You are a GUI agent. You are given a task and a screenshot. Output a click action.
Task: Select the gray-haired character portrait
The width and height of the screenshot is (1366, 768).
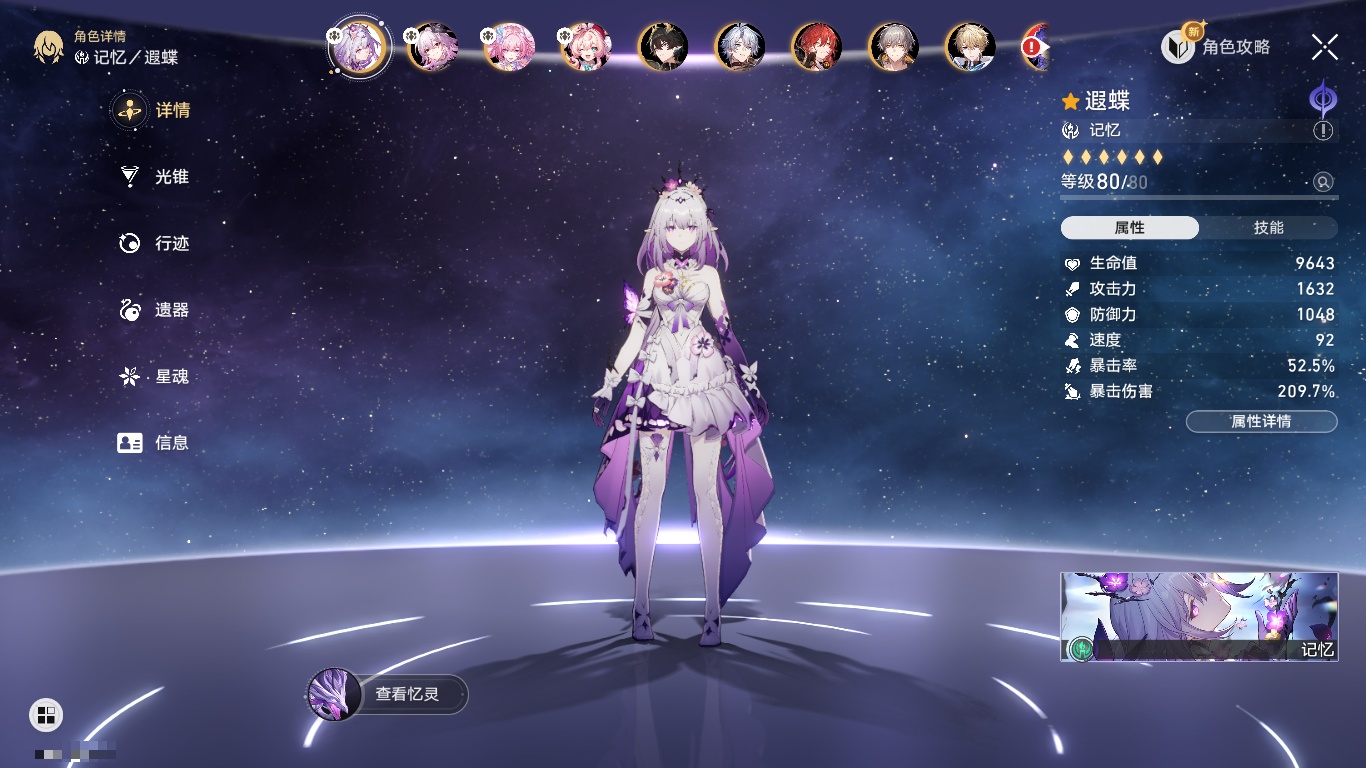click(x=893, y=47)
